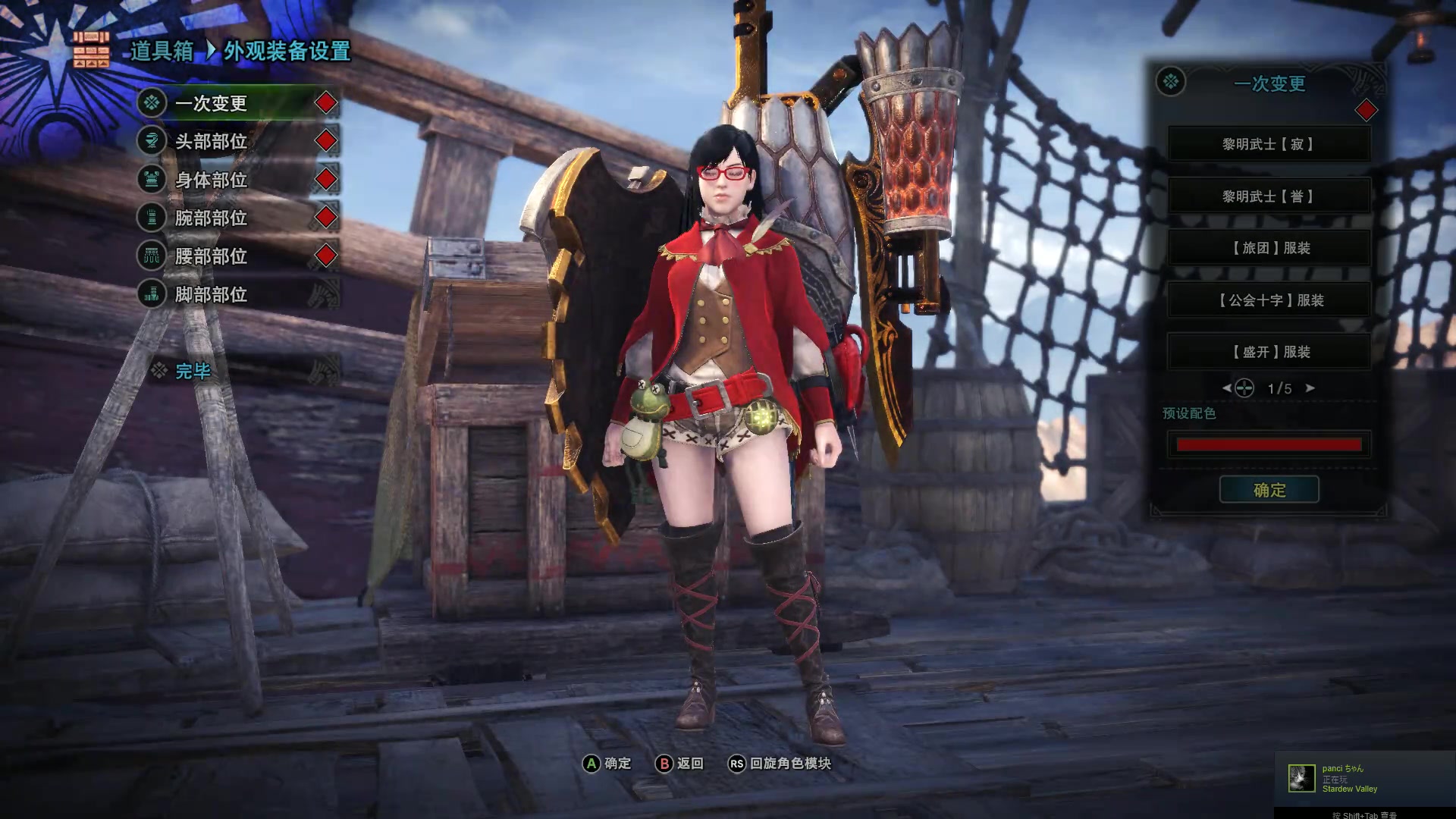Select the 腕部部位 menu entry

click(212, 218)
